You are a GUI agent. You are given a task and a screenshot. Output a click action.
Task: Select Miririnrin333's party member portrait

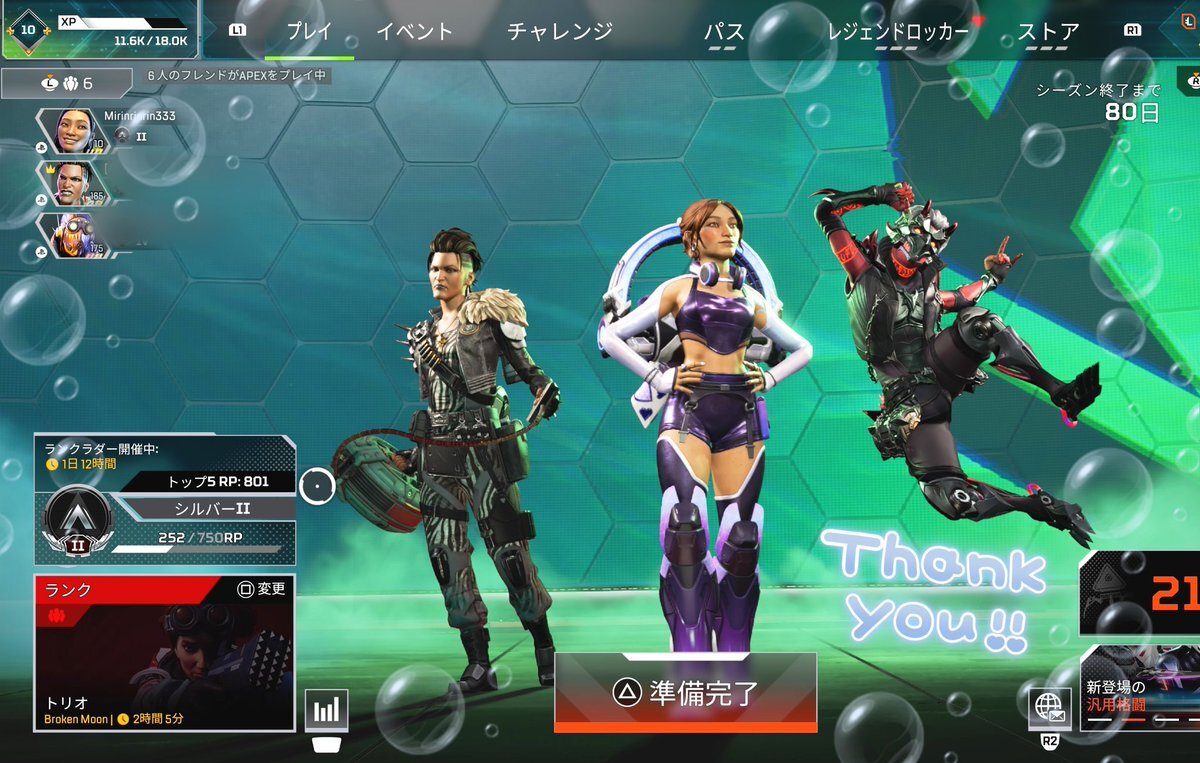[x=70, y=130]
